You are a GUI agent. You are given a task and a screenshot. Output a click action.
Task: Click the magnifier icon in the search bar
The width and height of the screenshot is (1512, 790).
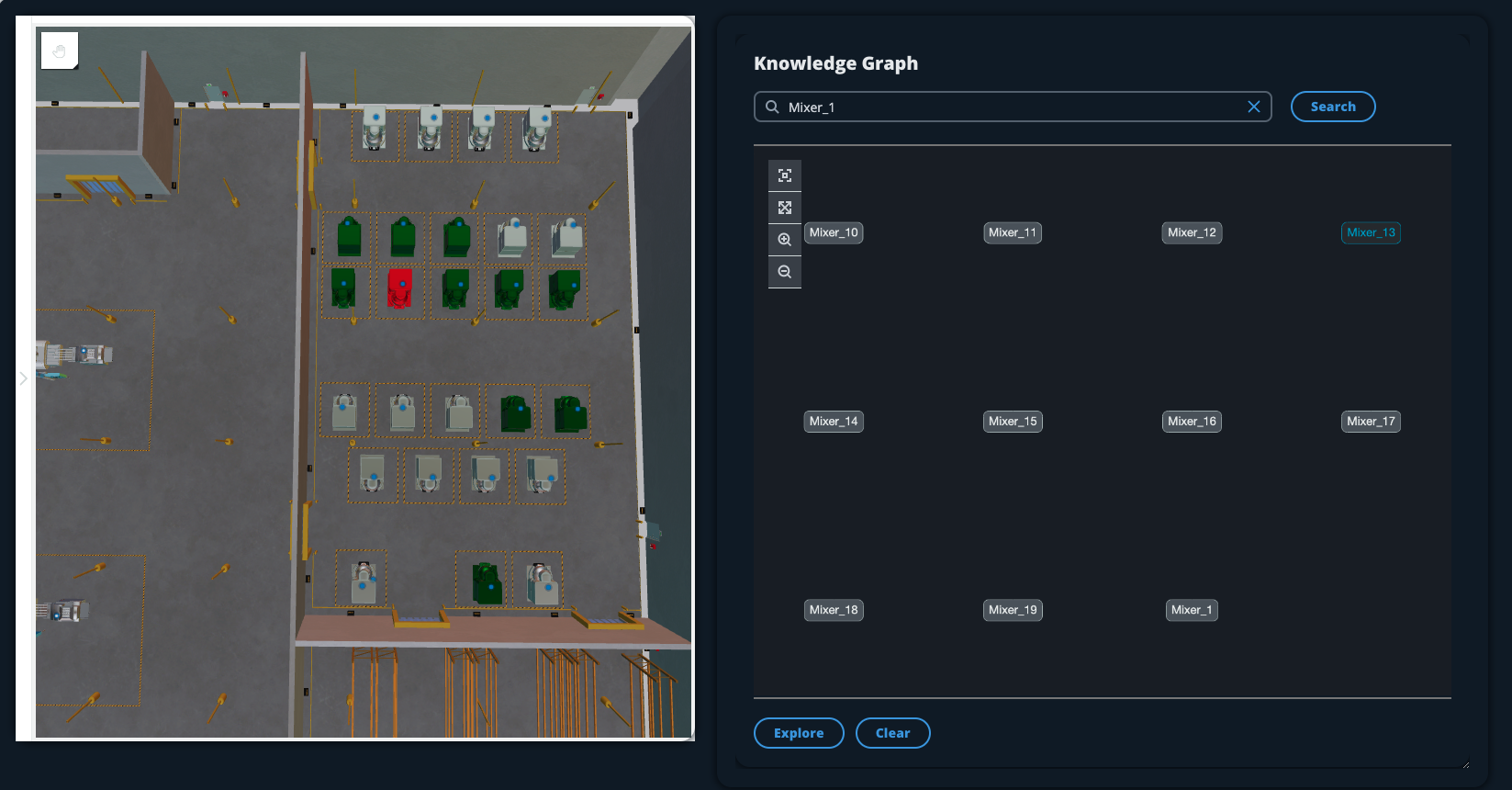coord(772,107)
